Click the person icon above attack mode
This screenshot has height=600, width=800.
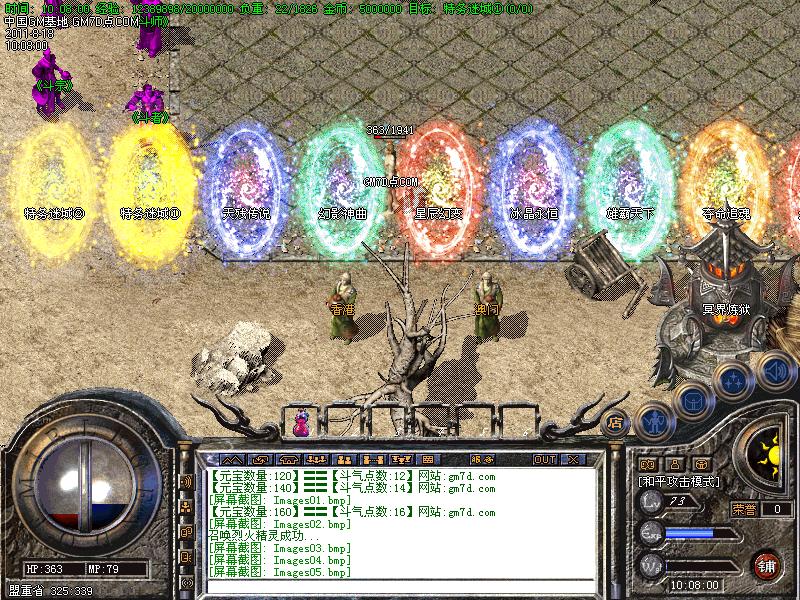pyautogui.click(x=674, y=464)
